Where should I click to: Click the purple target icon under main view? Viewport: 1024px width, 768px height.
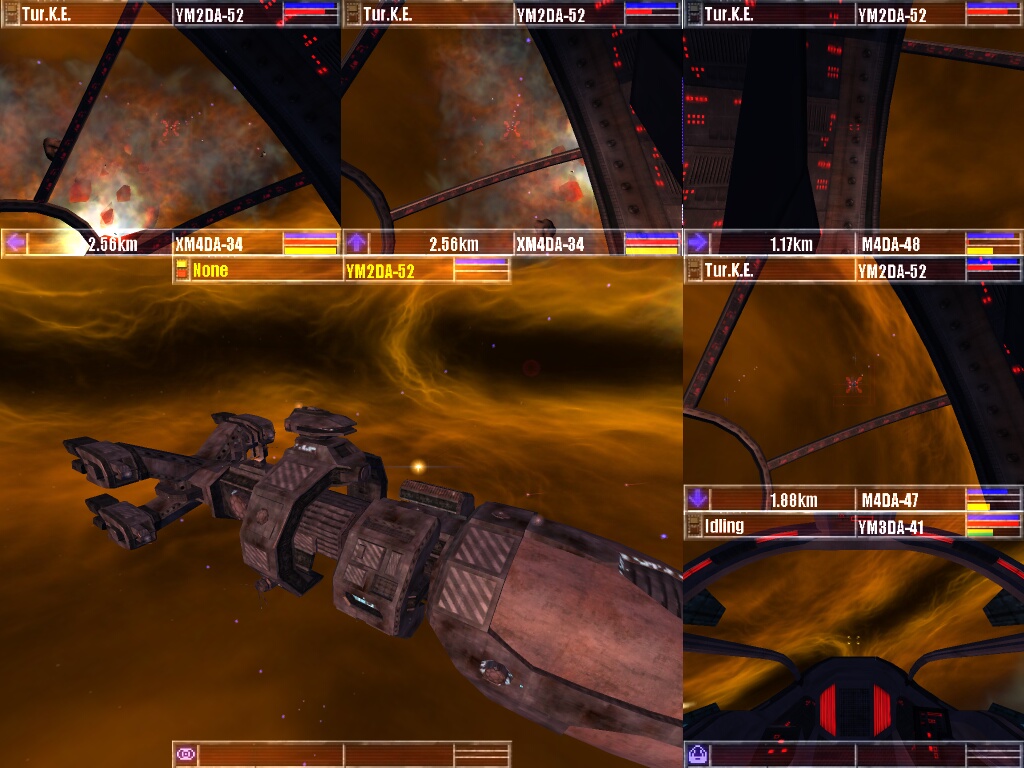coord(185,754)
